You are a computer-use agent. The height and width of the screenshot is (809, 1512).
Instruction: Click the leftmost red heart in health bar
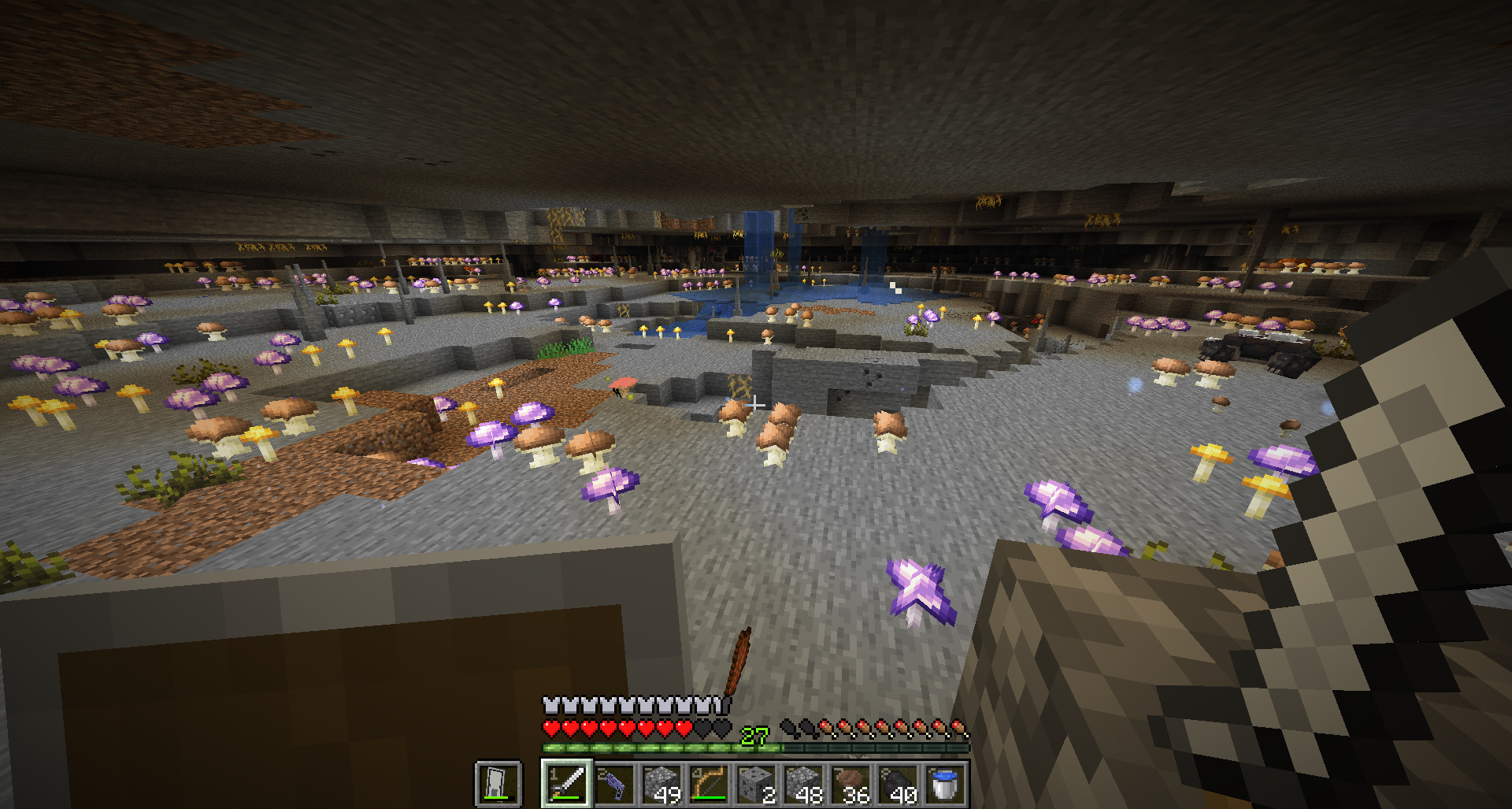point(551,727)
